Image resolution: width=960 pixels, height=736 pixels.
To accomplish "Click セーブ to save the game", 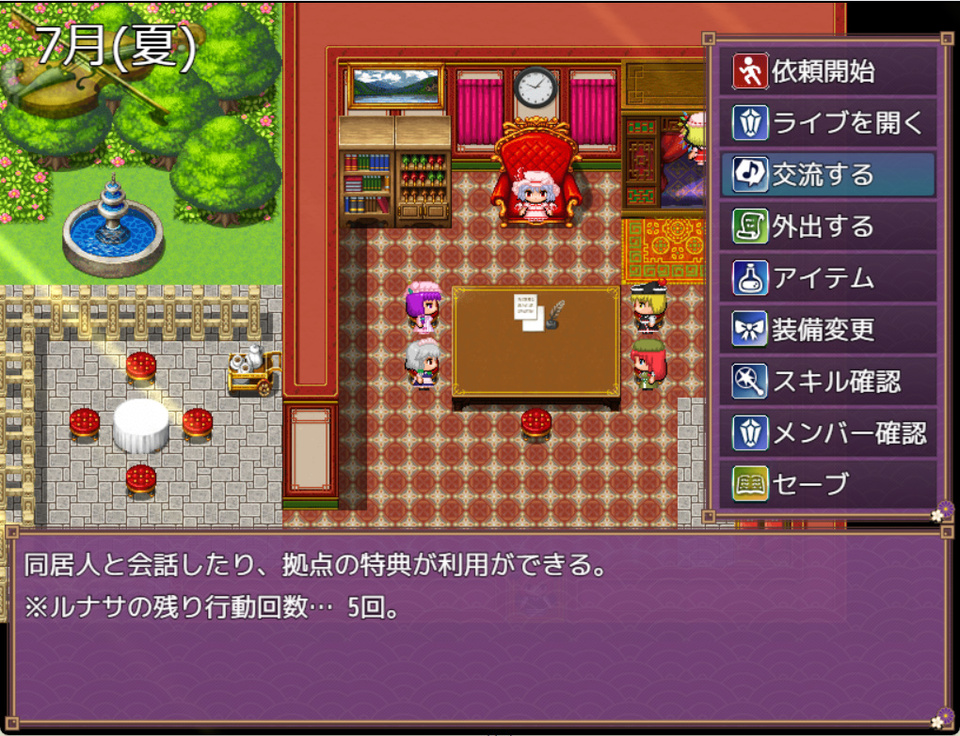I will pos(827,484).
